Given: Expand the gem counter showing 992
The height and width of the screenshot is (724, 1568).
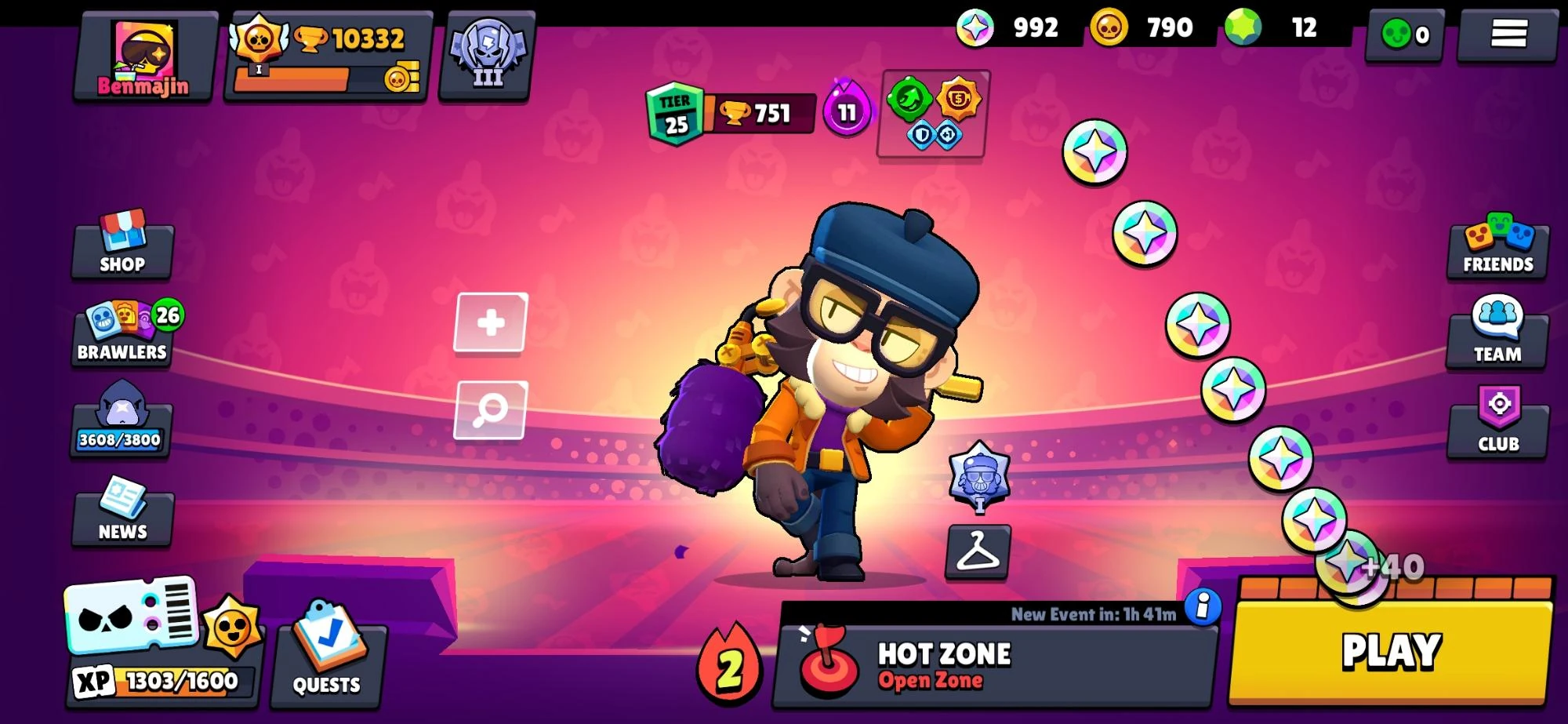Looking at the screenshot, I should point(1014,28).
